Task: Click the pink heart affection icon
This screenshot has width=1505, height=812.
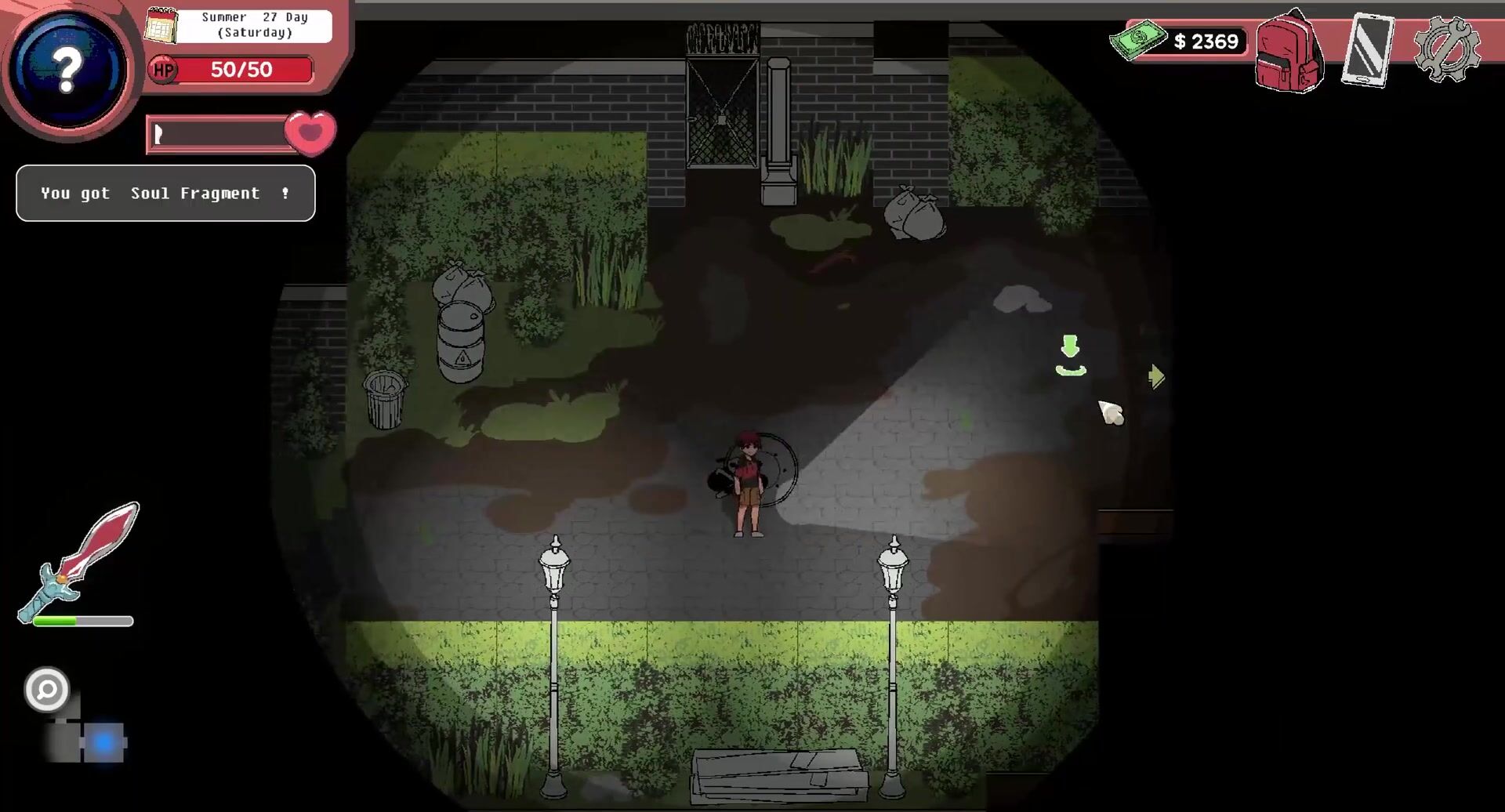Action: tap(310, 132)
